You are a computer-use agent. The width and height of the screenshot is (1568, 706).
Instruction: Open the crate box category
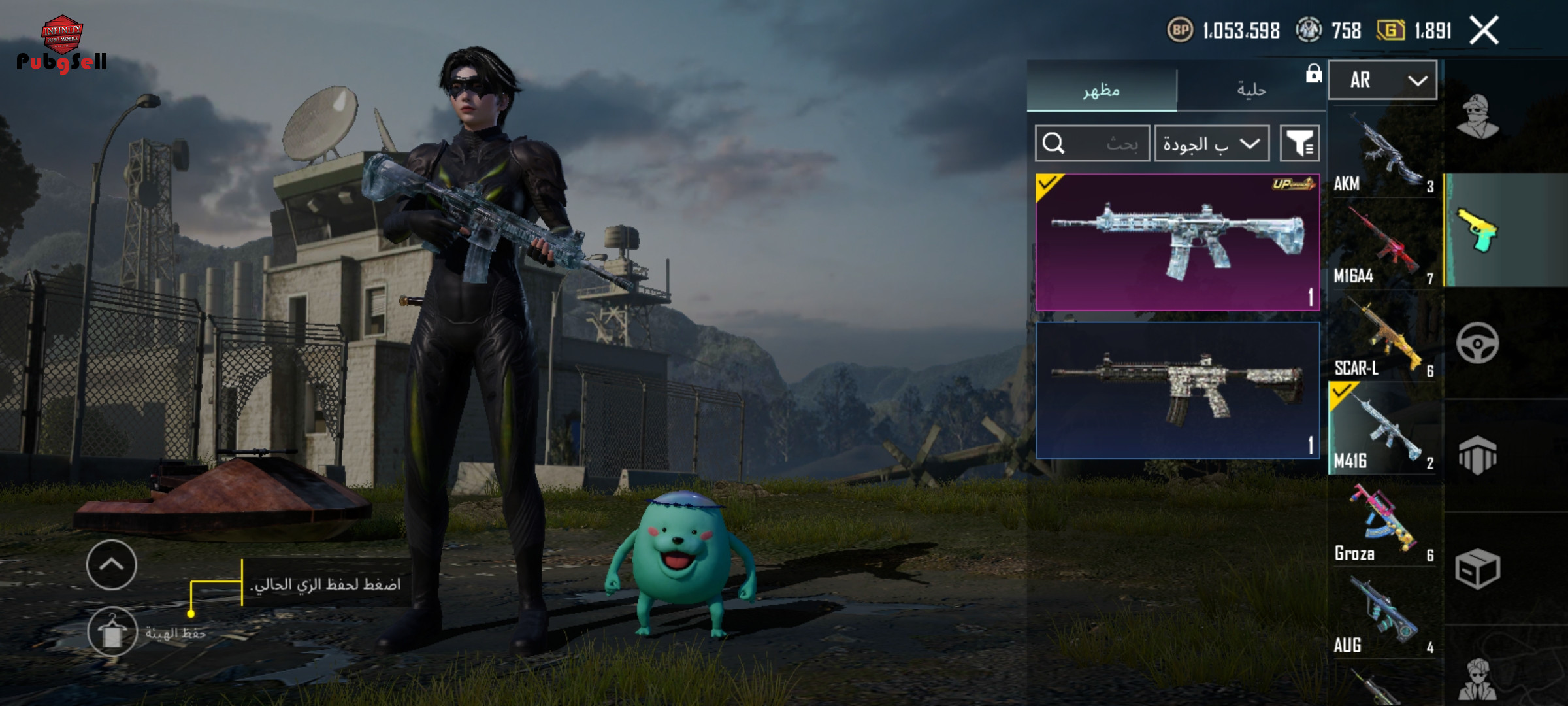1477,568
